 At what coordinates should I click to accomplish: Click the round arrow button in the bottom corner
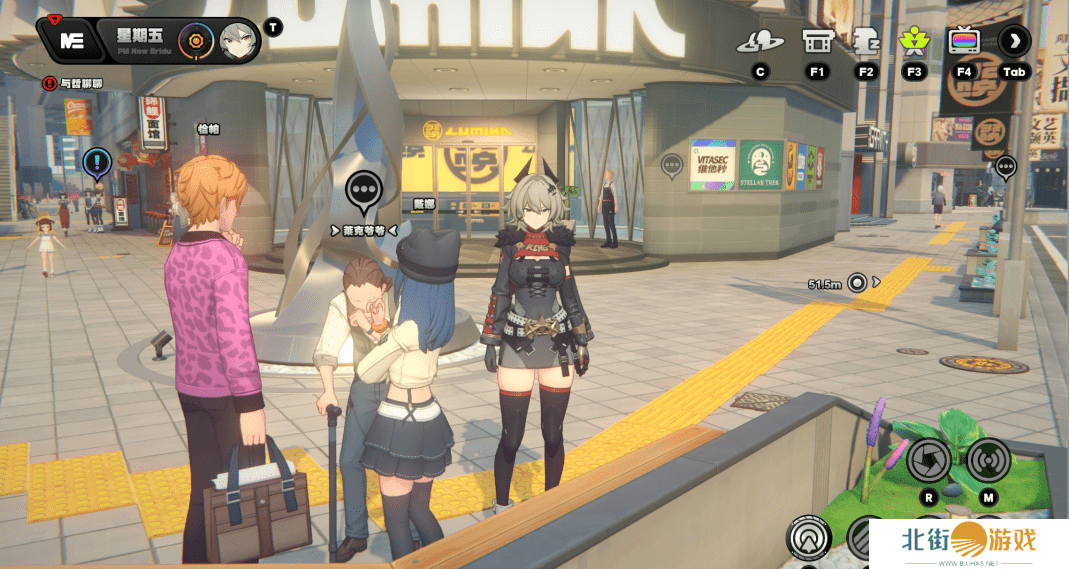point(808,538)
